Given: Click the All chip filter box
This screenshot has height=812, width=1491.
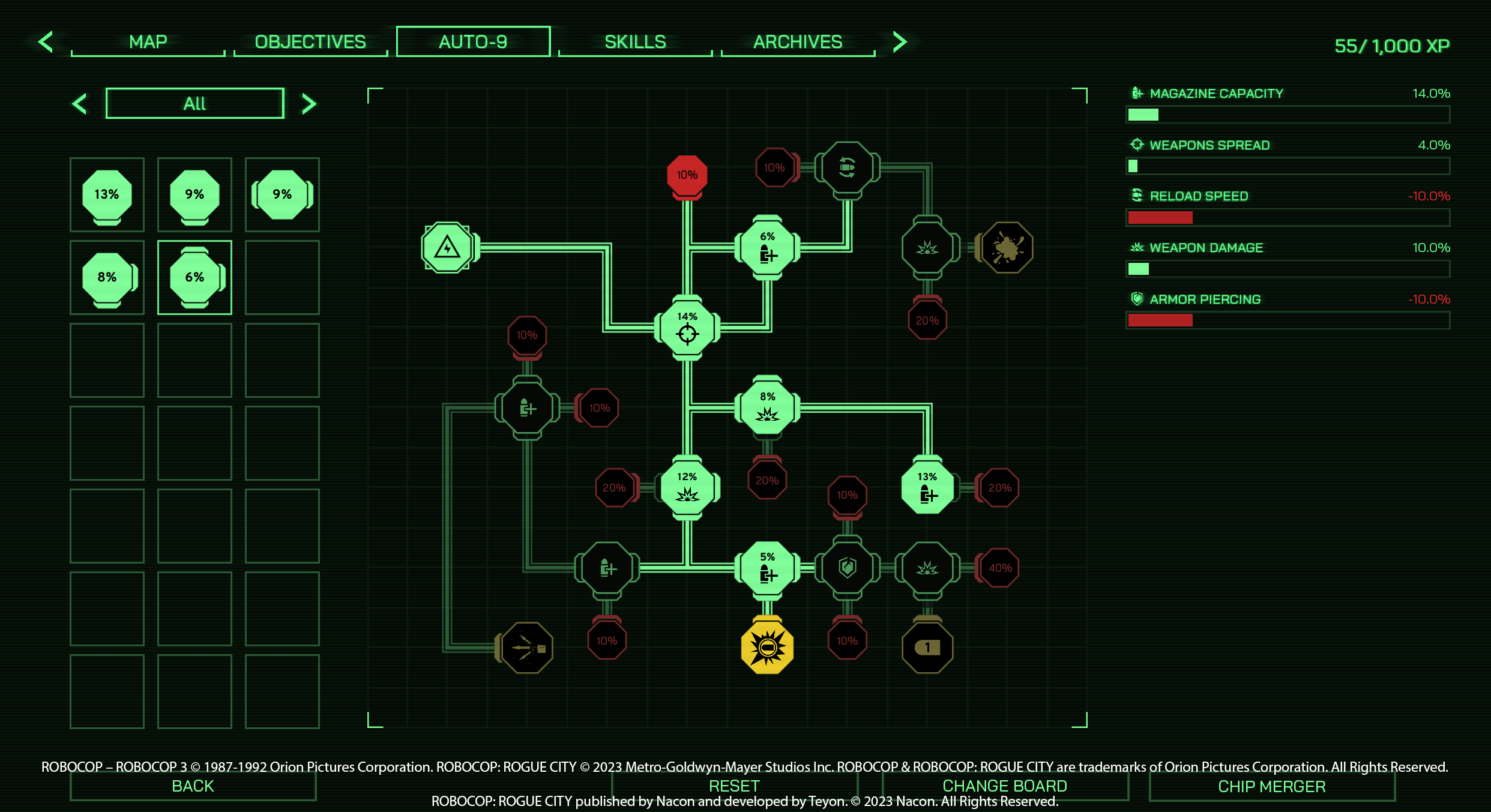Looking at the screenshot, I should click(194, 103).
